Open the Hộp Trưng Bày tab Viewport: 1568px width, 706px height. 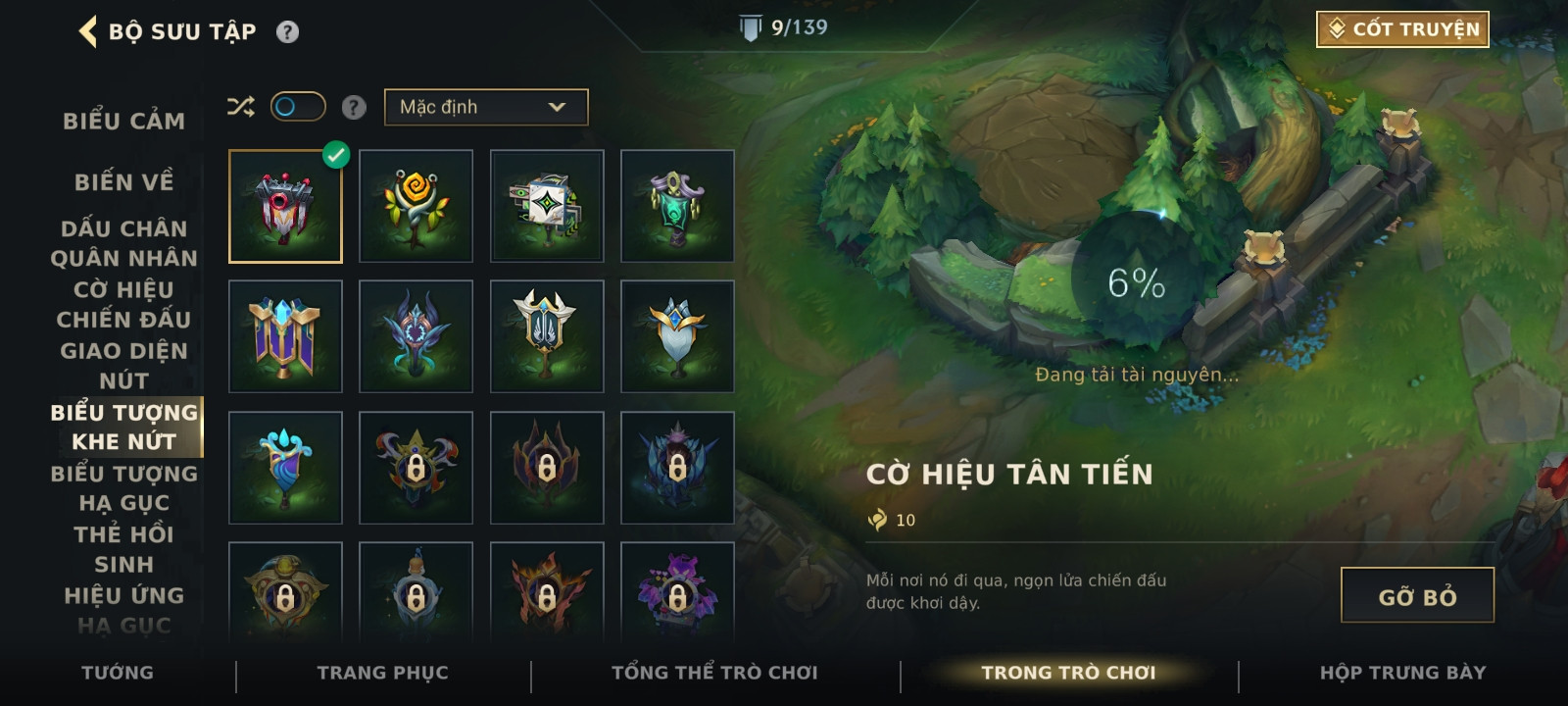point(1402,673)
